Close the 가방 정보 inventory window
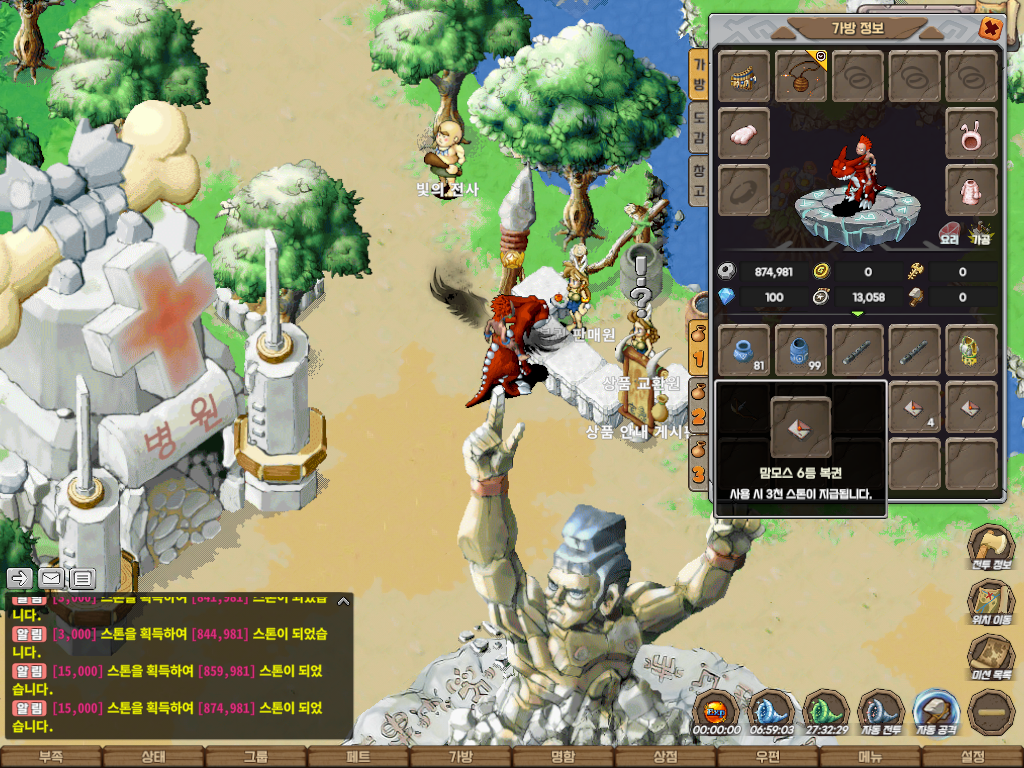This screenshot has width=1024, height=768. click(990, 28)
